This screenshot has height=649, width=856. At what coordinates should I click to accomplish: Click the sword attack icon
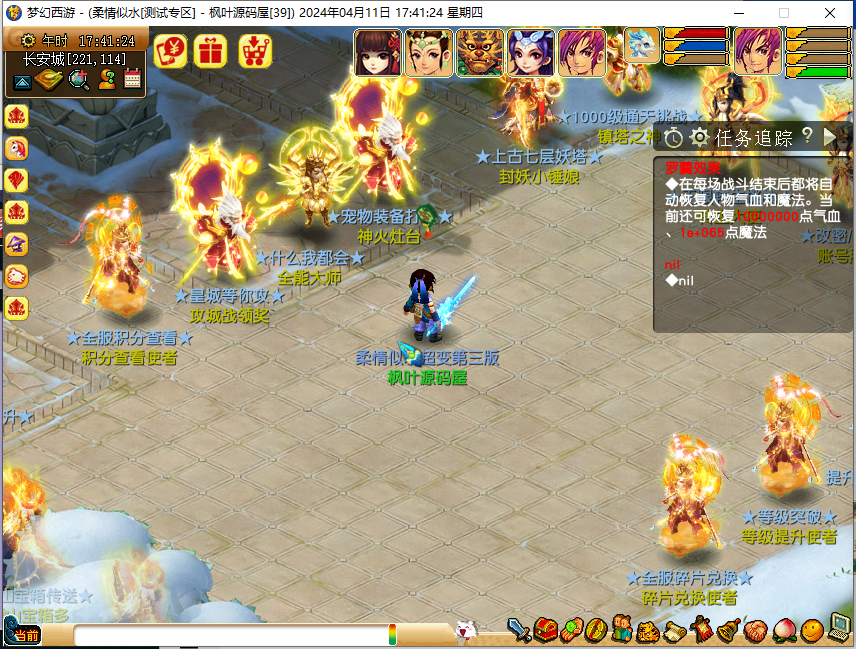point(519,630)
